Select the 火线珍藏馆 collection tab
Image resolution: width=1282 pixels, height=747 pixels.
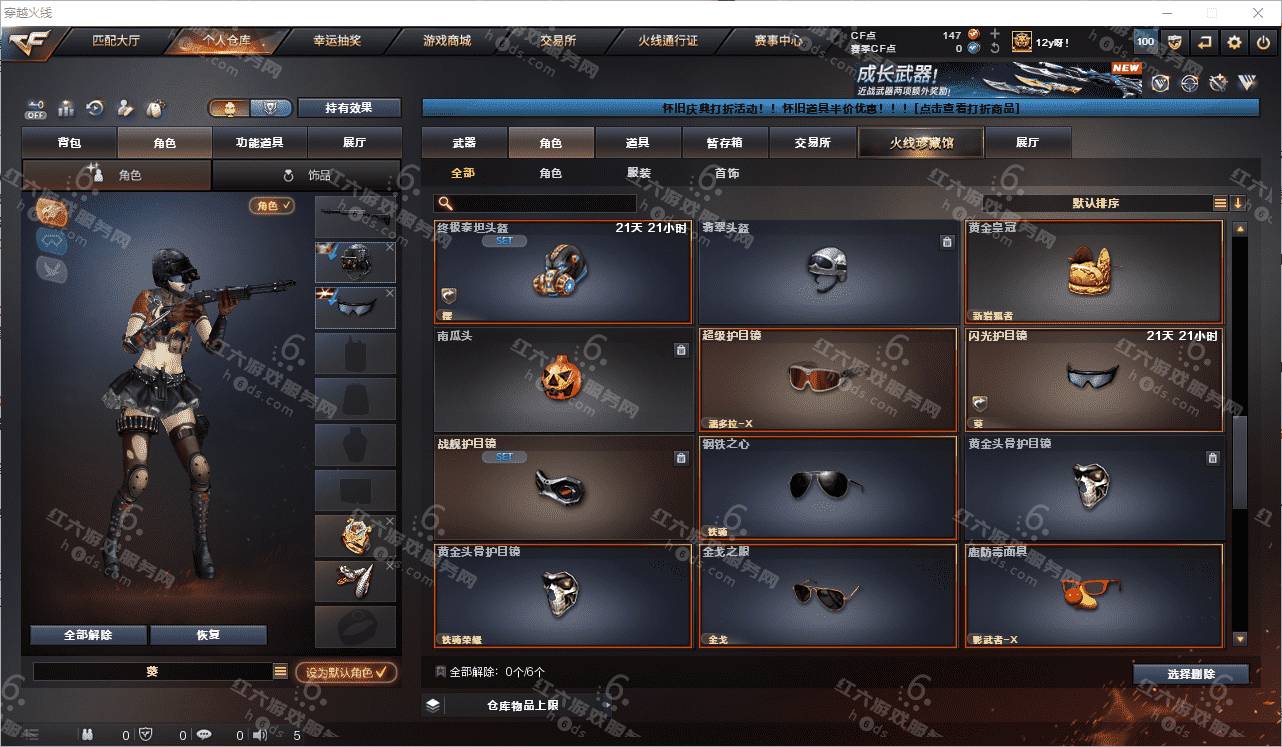(x=921, y=143)
